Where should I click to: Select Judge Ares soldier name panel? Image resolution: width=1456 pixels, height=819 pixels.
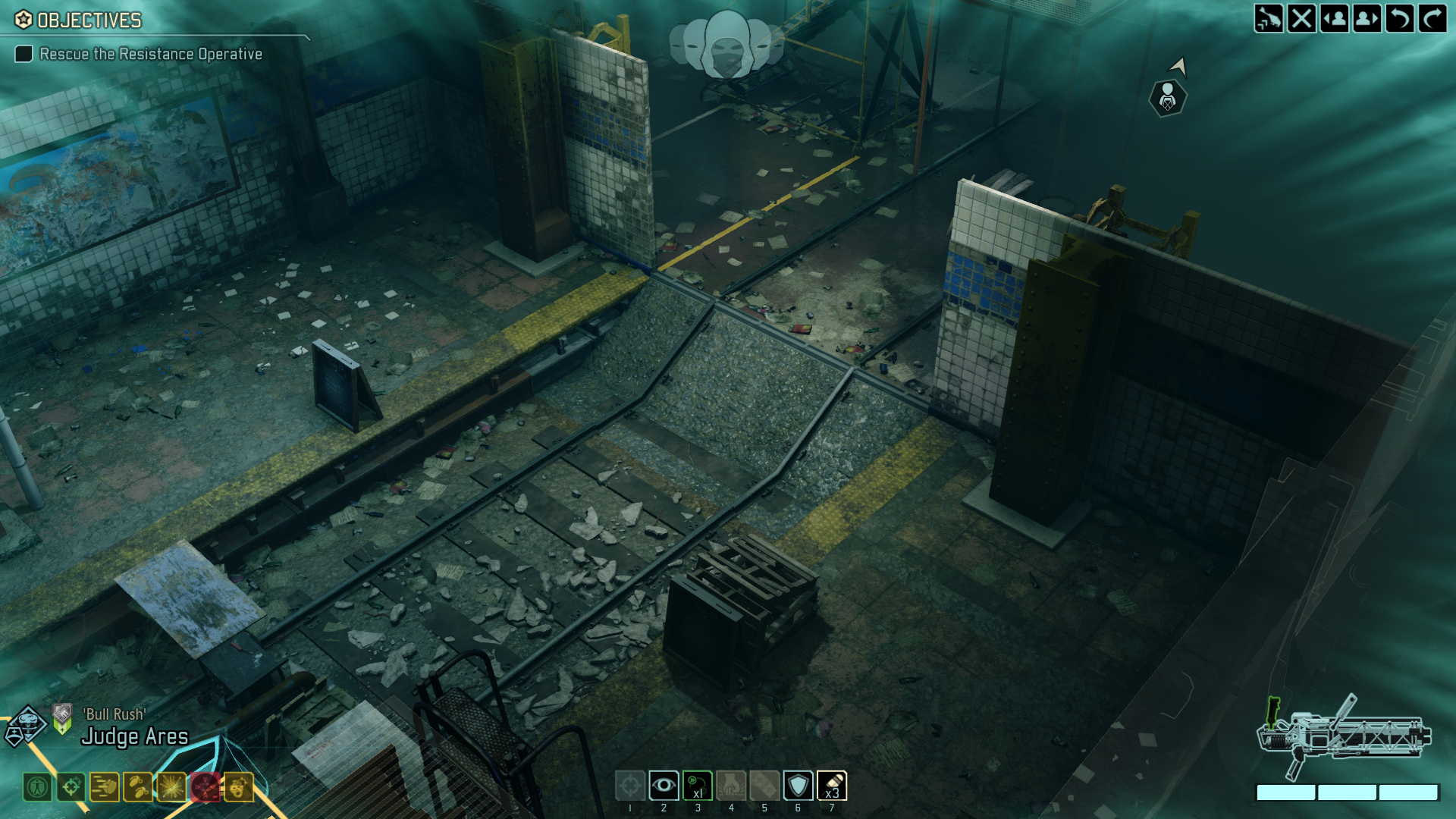click(134, 736)
